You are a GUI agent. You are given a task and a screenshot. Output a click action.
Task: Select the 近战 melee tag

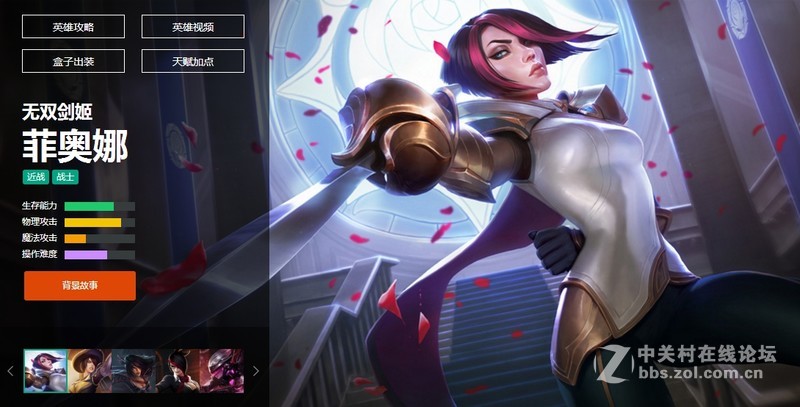pyautogui.click(x=36, y=177)
